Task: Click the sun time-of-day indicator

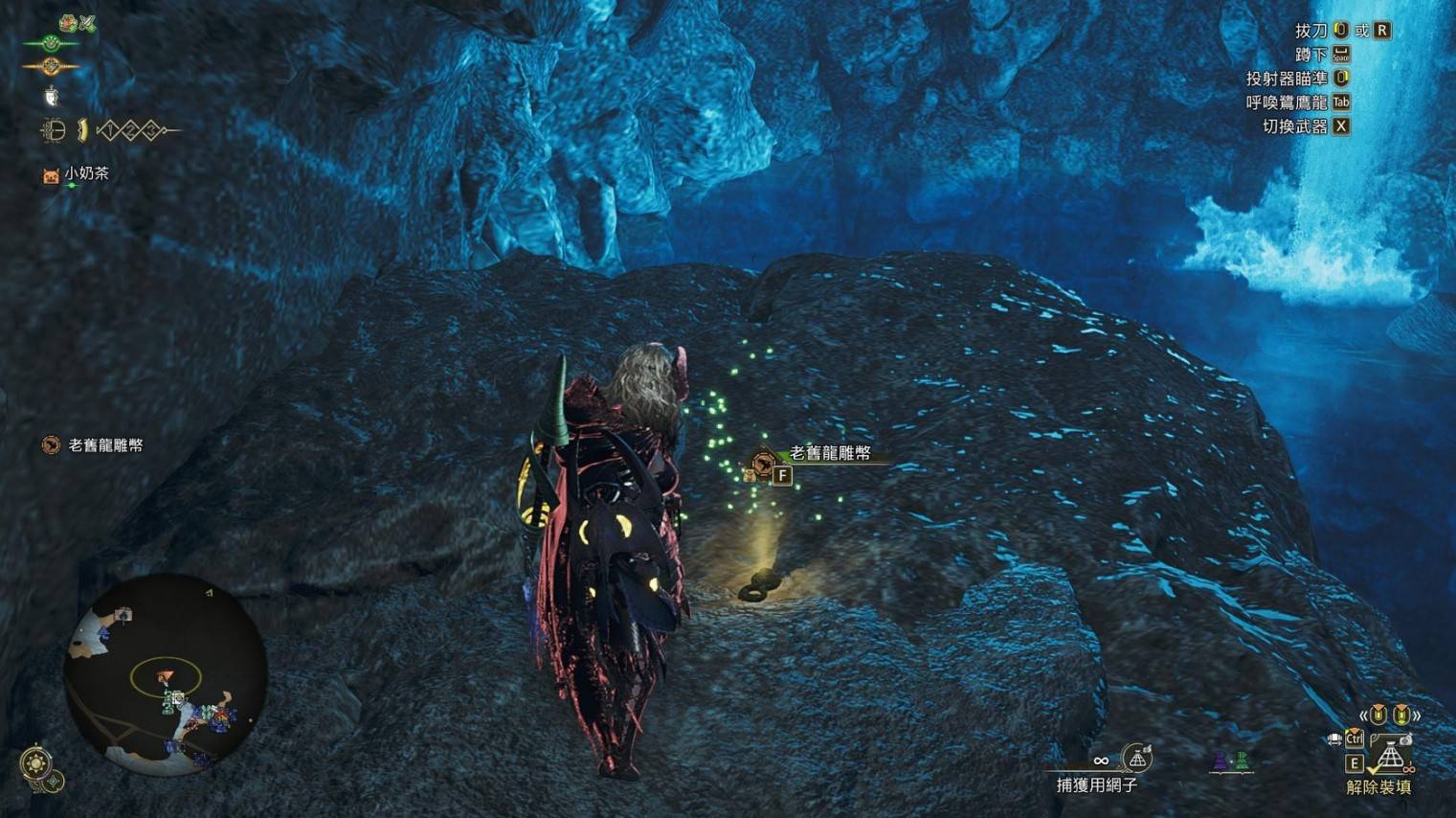Action: click(35, 764)
